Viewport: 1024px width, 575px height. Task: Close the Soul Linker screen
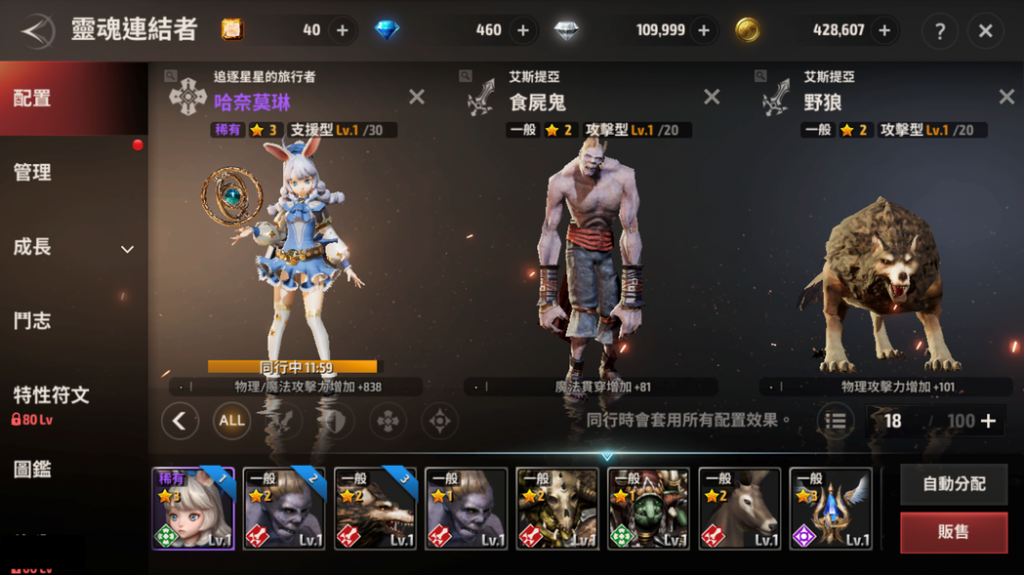point(985,31)
